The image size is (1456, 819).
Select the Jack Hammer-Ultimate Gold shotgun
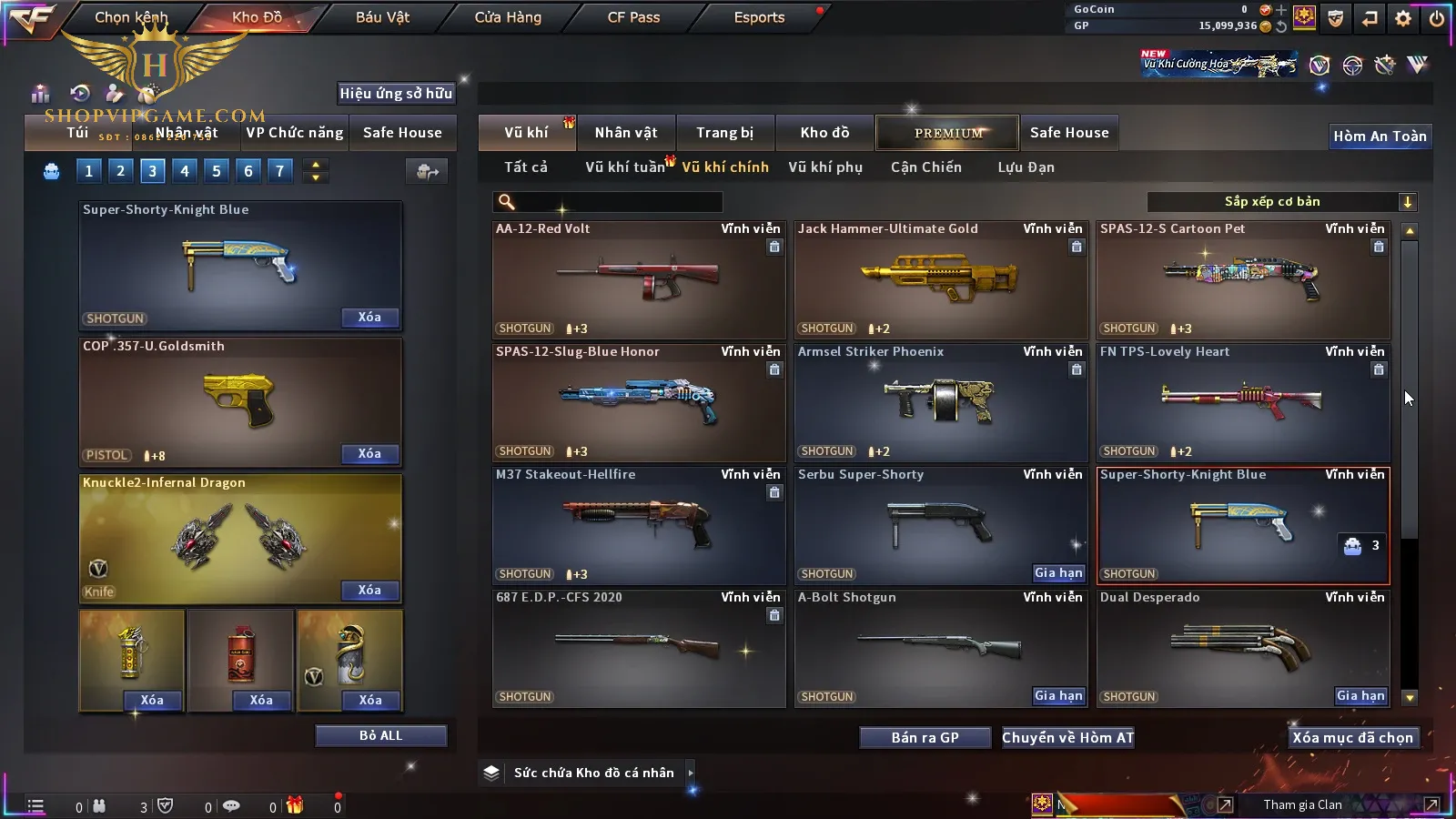tap(940, 279)
